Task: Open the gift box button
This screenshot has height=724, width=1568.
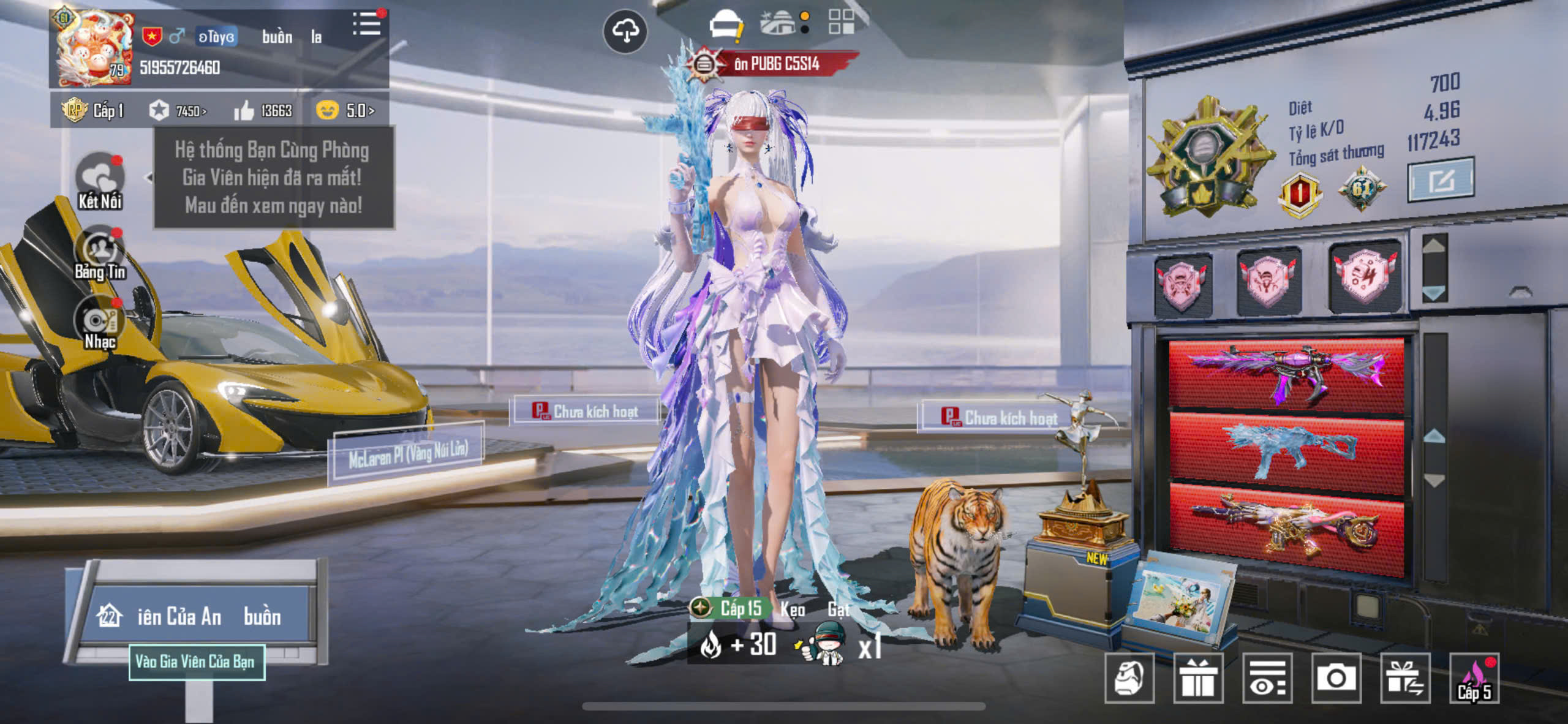Action: (x=1198, y=678)
